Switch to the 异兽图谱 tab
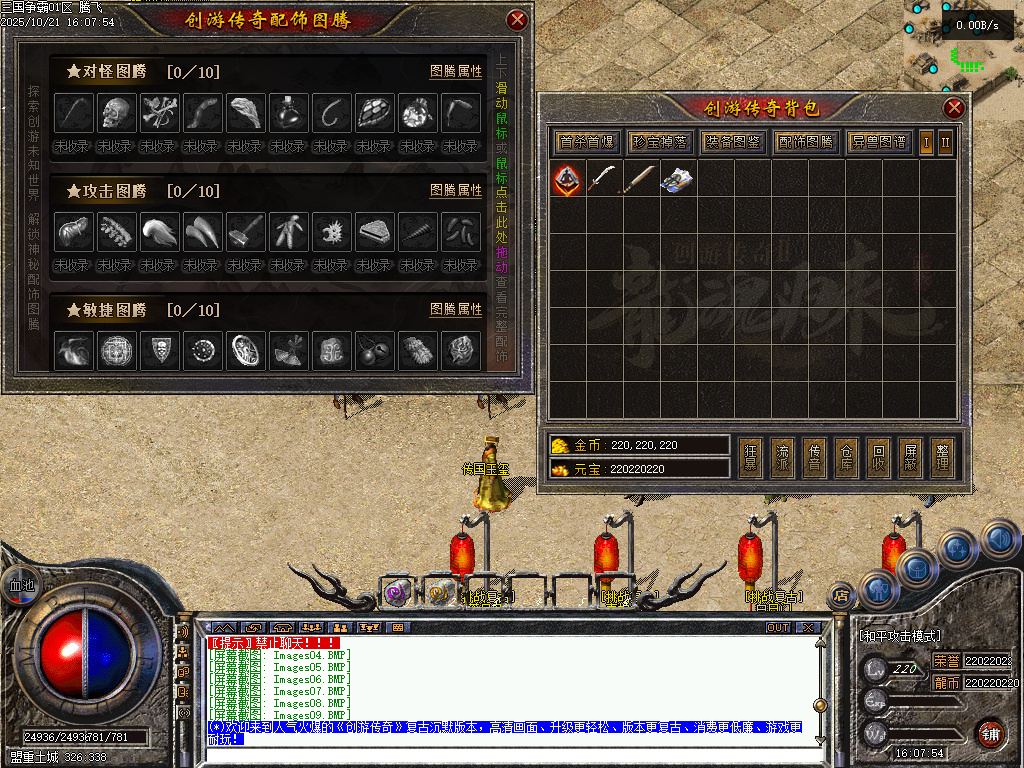The height and width of the screenshot is (768, 1024). coord(879,142)
